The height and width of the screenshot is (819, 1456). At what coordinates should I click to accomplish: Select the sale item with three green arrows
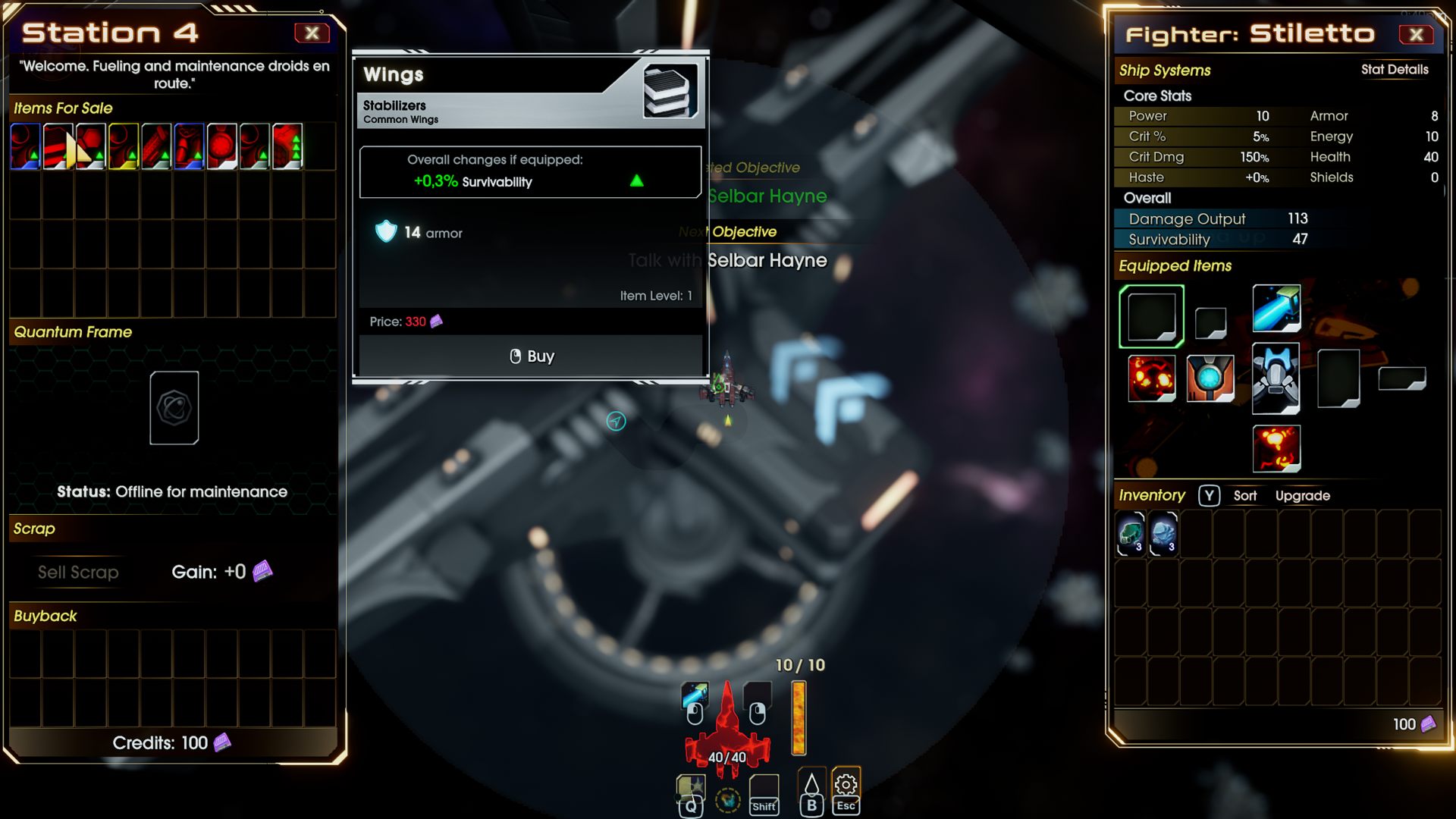[287, 146]
